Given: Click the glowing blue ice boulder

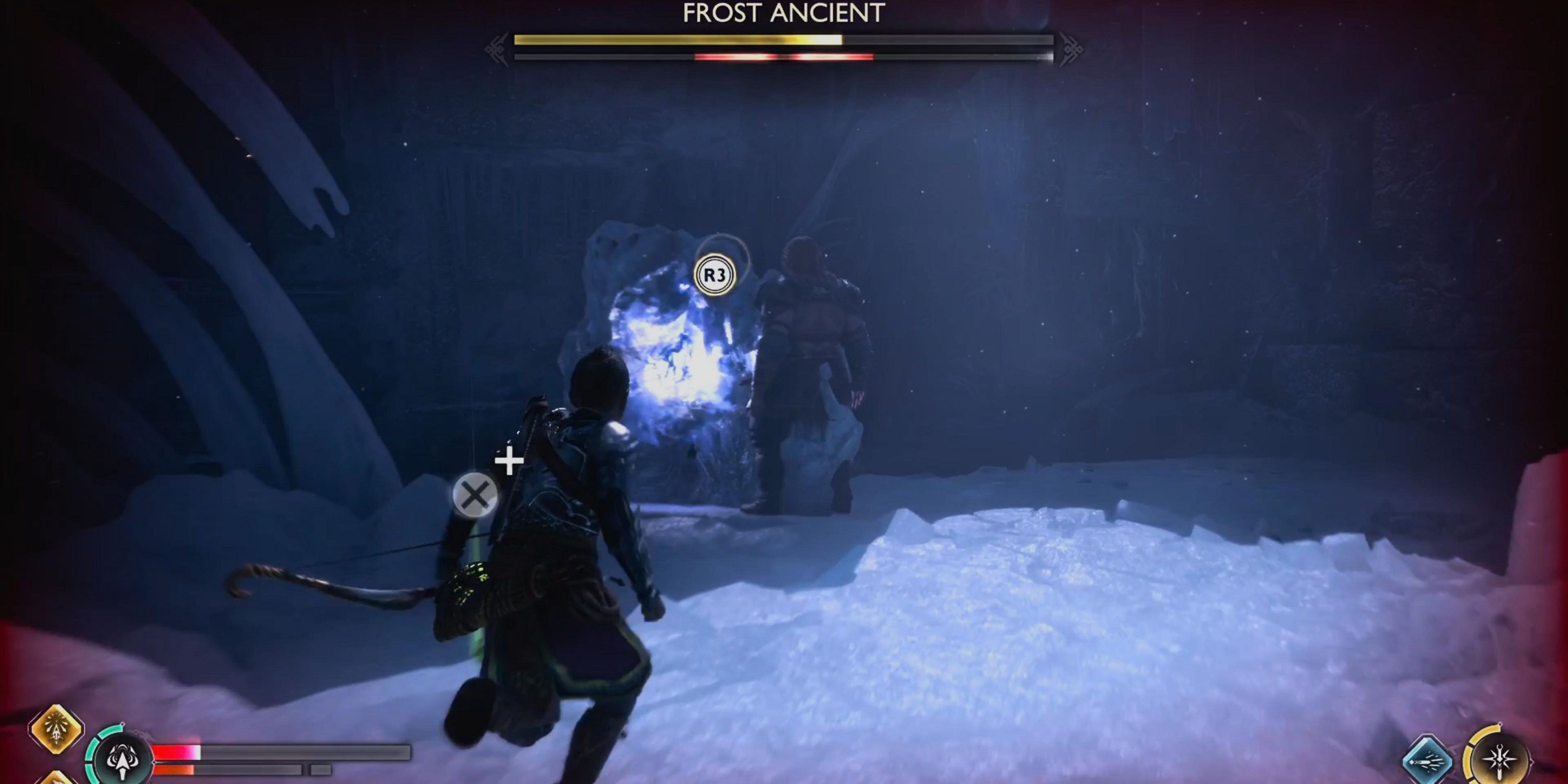Looking at the screenshot, I should pyautogui.click(x=682, y=359).
